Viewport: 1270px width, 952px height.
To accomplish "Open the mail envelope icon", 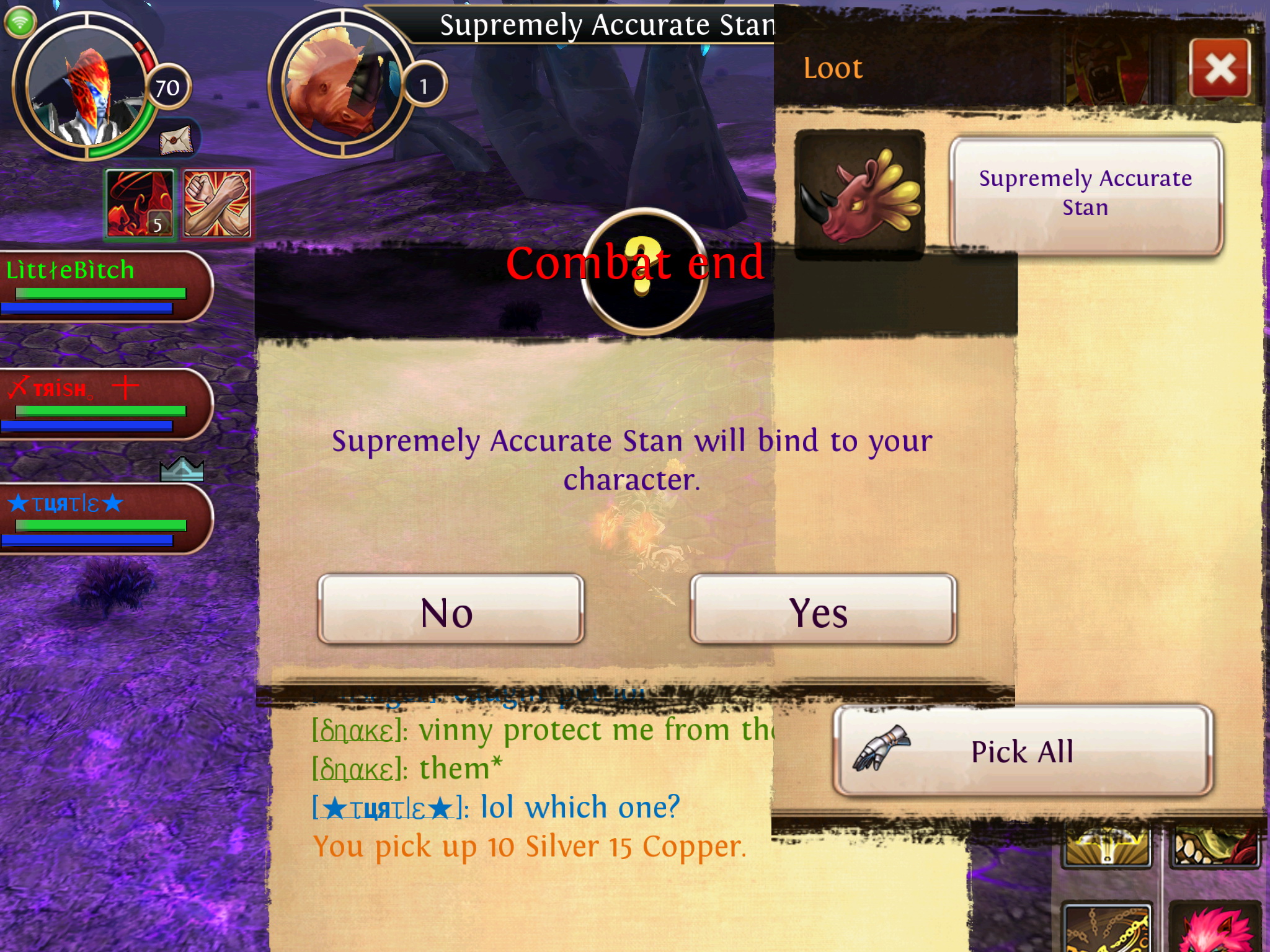I will (176, 140).
